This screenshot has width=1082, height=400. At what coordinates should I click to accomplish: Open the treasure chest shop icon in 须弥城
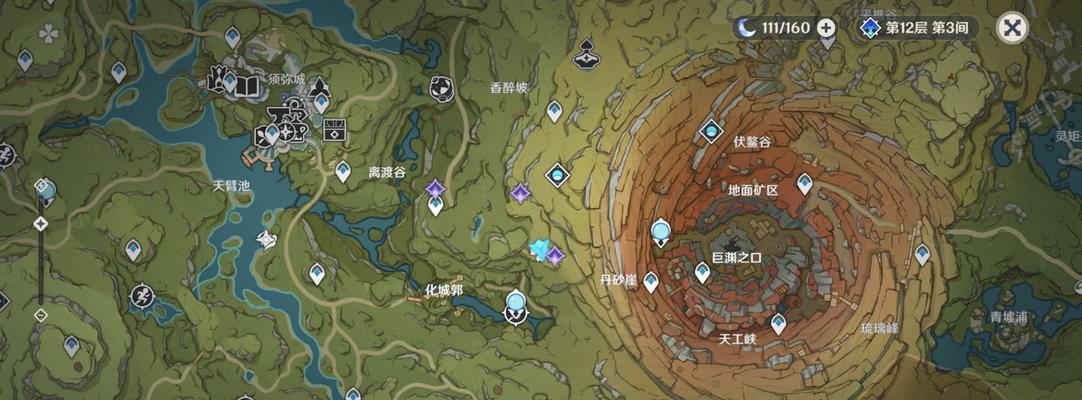[x=335, y=130]
